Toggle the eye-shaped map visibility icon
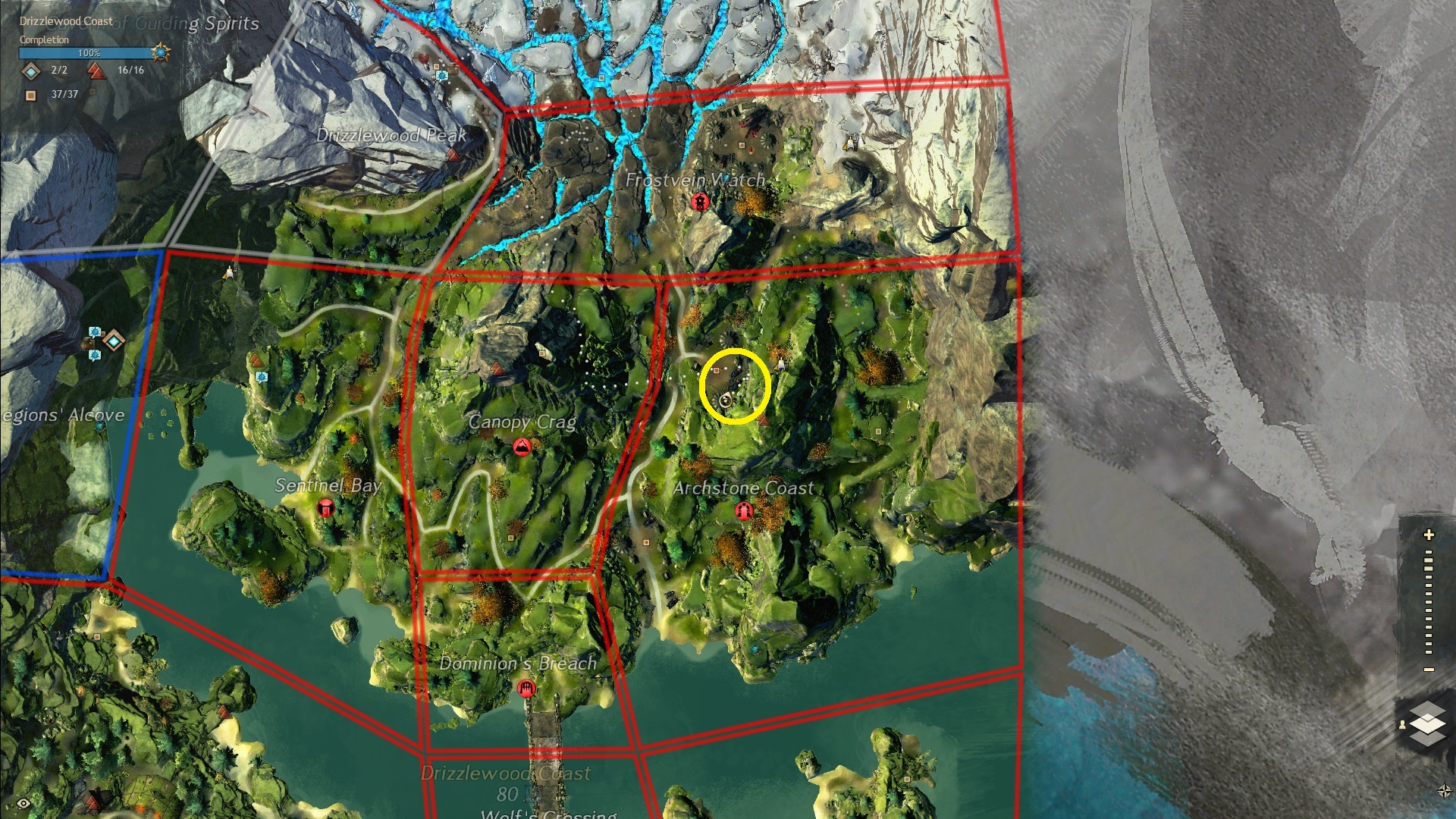1456x819 pixels. click(x=24, y=803)
